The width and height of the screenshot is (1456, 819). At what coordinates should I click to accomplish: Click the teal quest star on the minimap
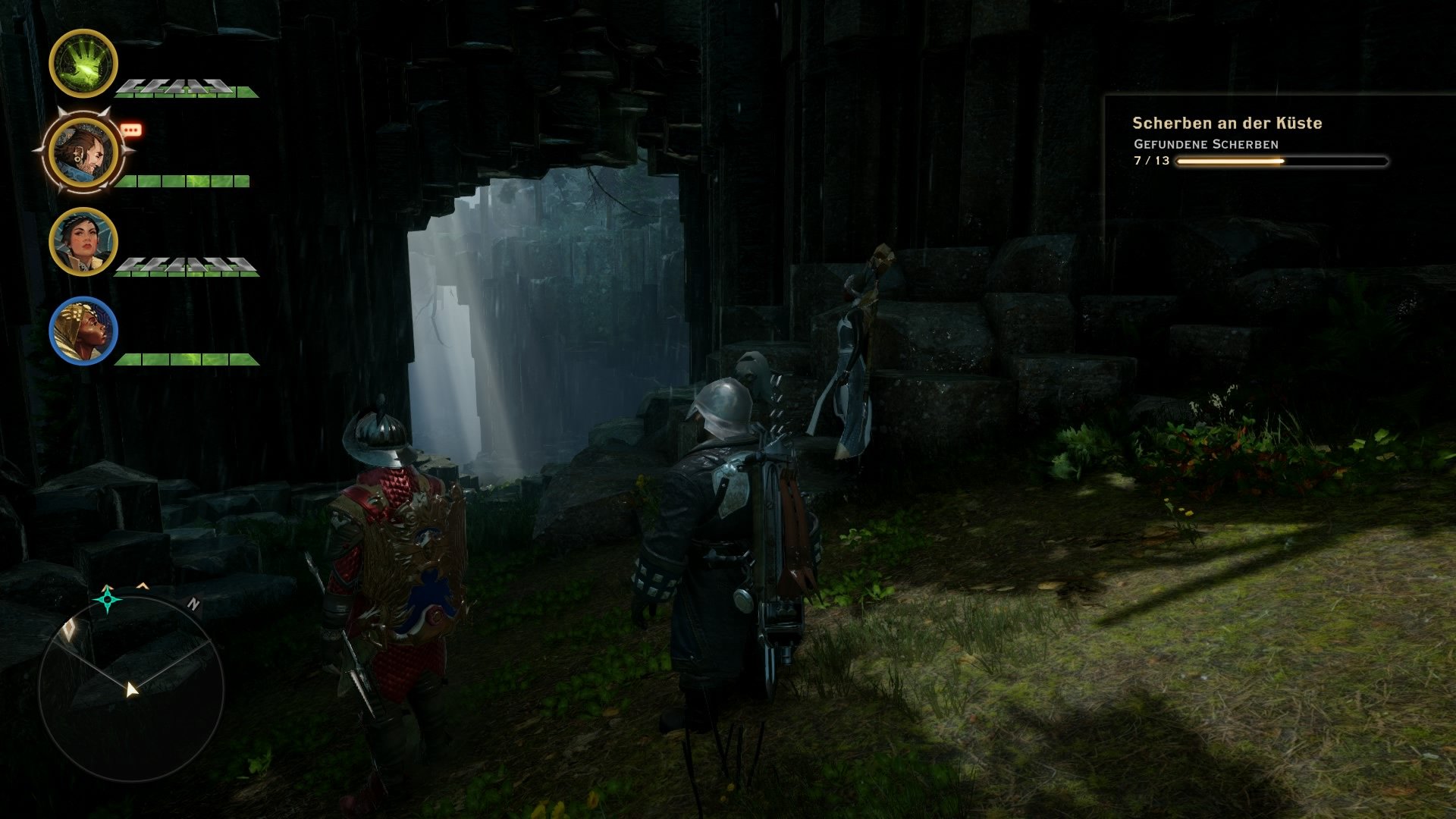click(x=107, y=600)
